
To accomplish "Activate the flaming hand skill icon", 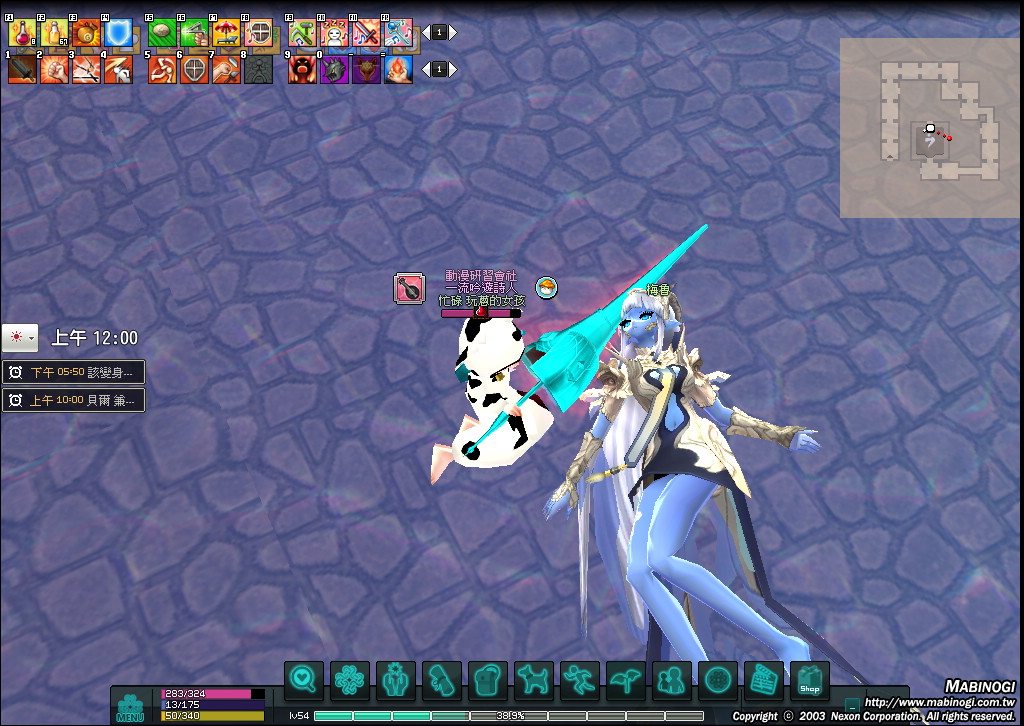I will pos(398,69).
